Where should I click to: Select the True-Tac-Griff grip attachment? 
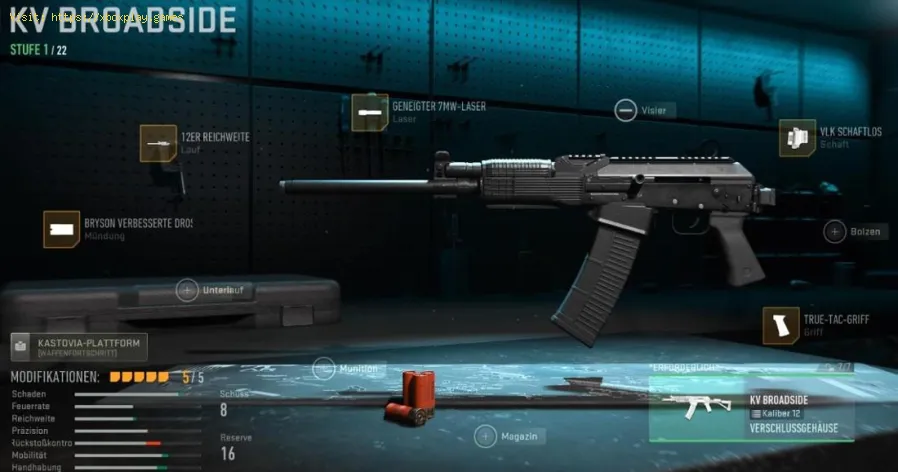781,325
